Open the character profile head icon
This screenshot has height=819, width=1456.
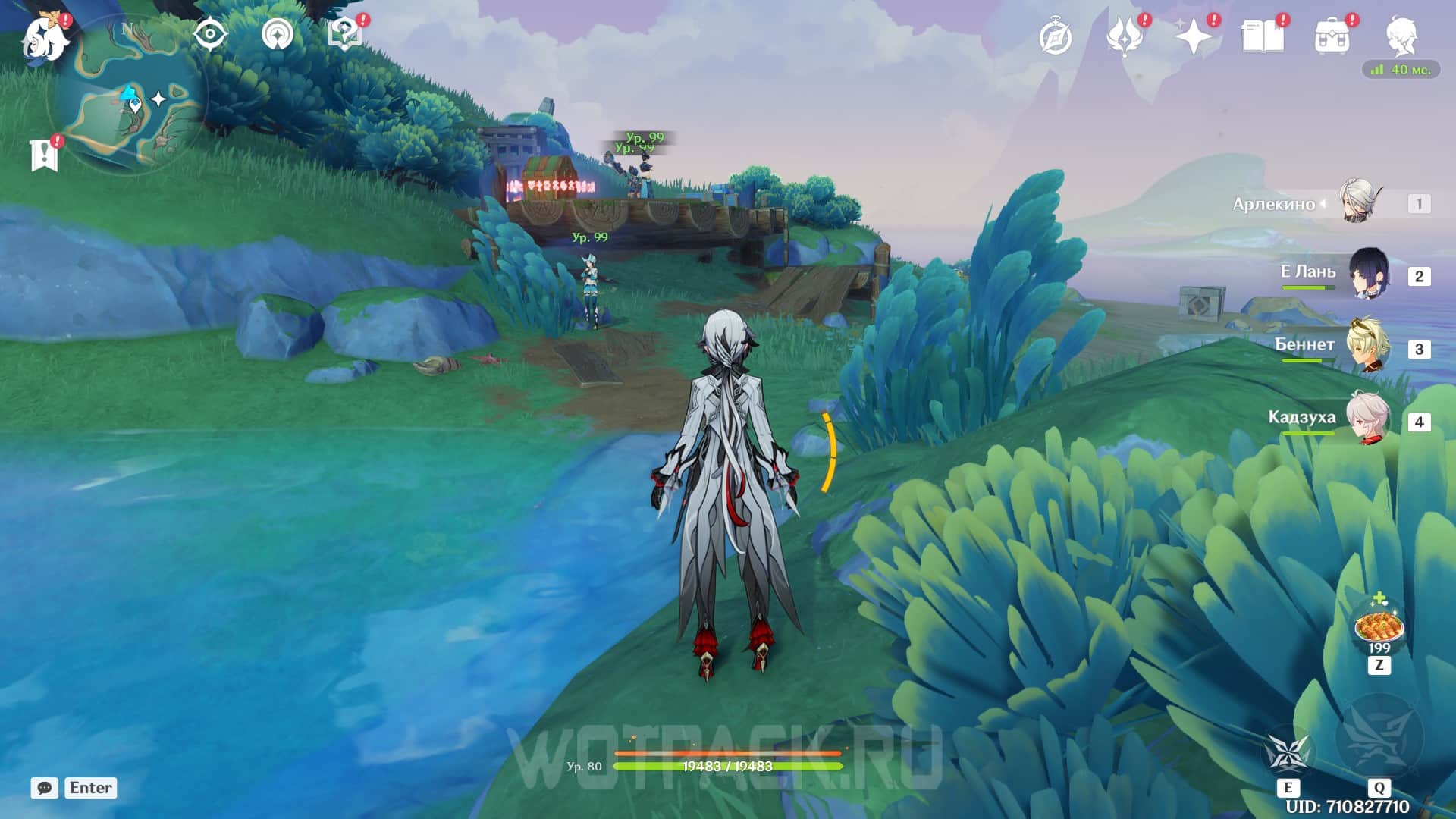[1401, 36]
